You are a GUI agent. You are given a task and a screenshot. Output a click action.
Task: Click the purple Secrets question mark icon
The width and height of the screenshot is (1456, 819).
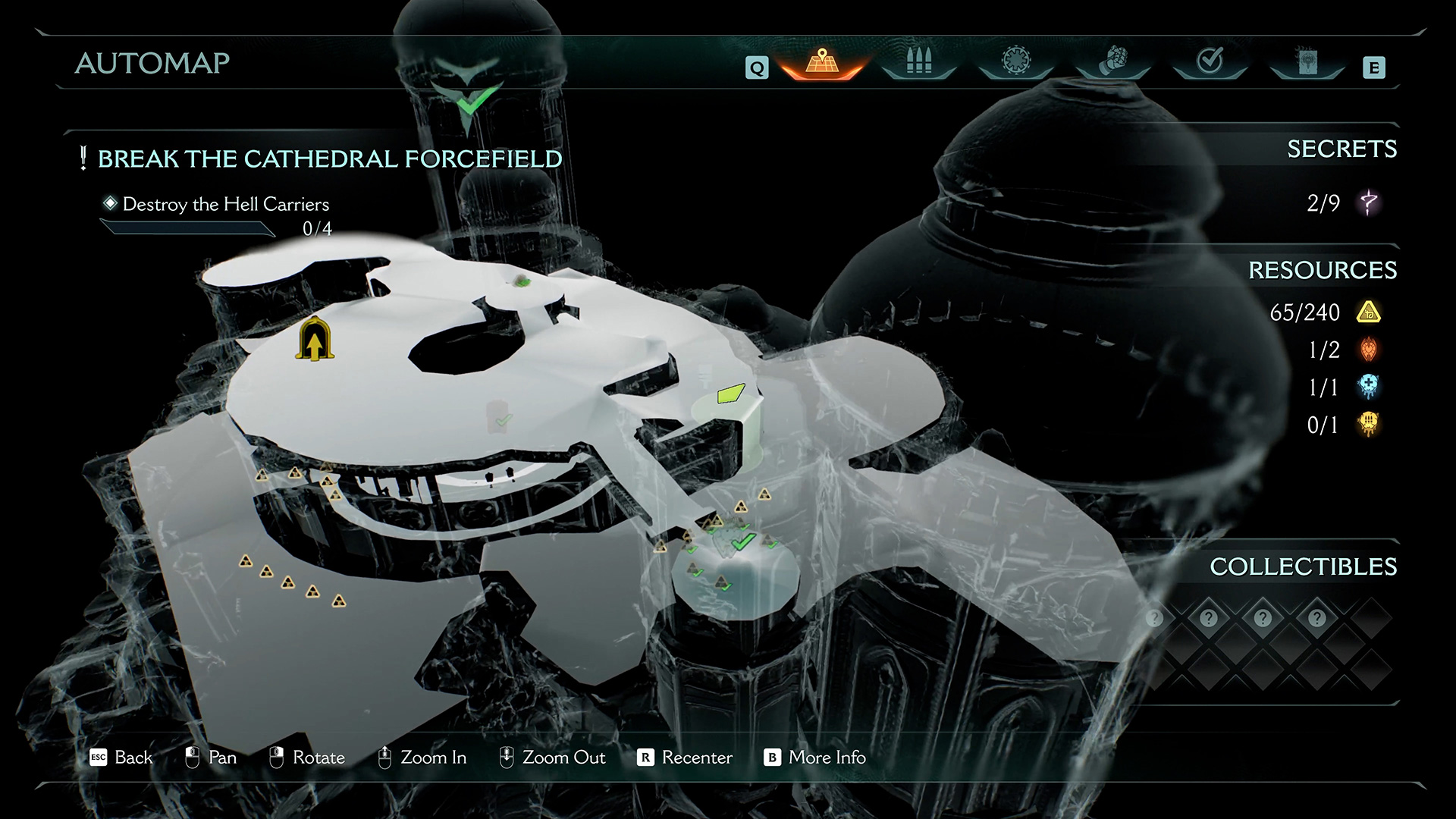click(1369, 202)
